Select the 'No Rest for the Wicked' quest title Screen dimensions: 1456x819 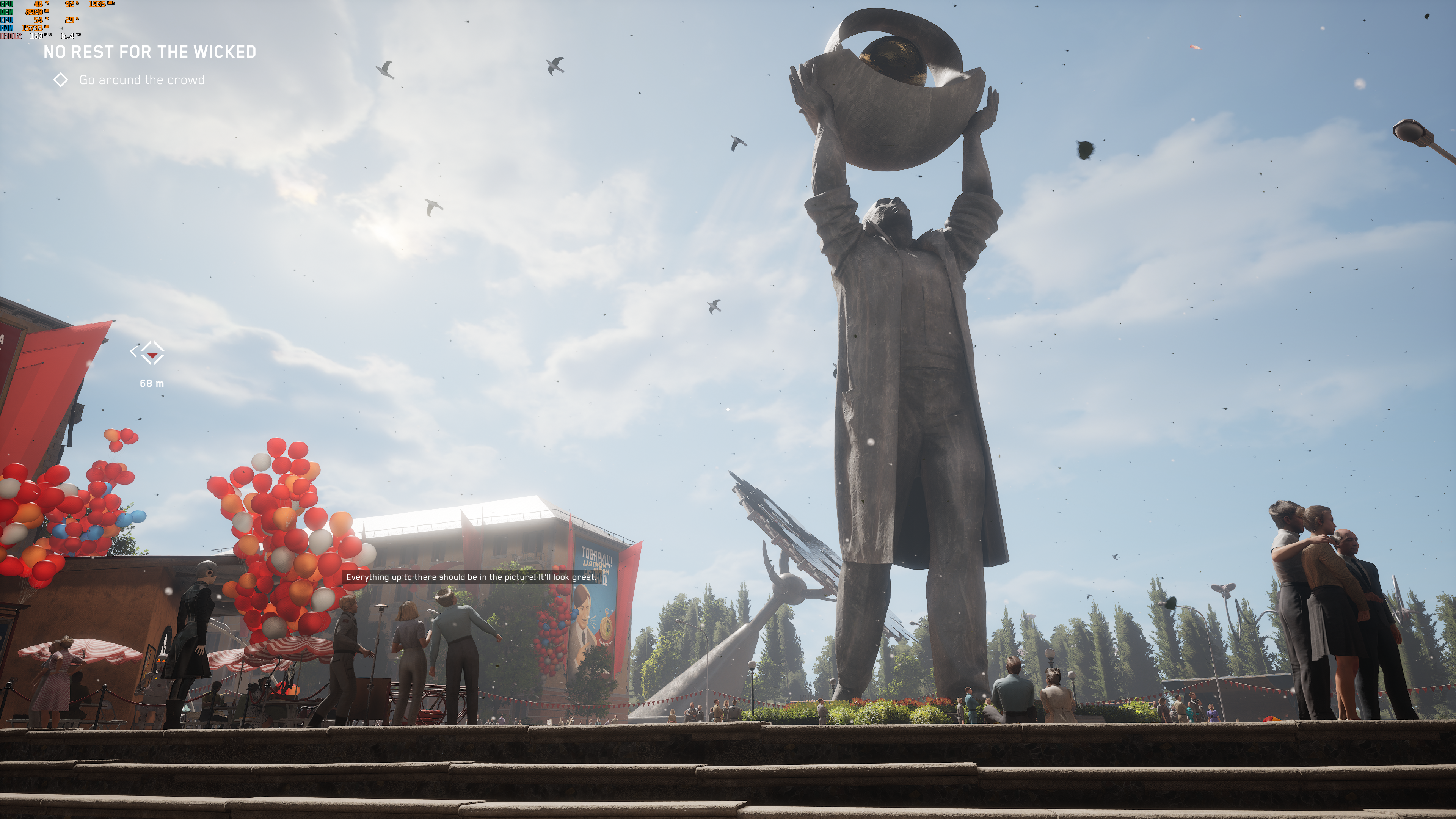pos(150,52)
